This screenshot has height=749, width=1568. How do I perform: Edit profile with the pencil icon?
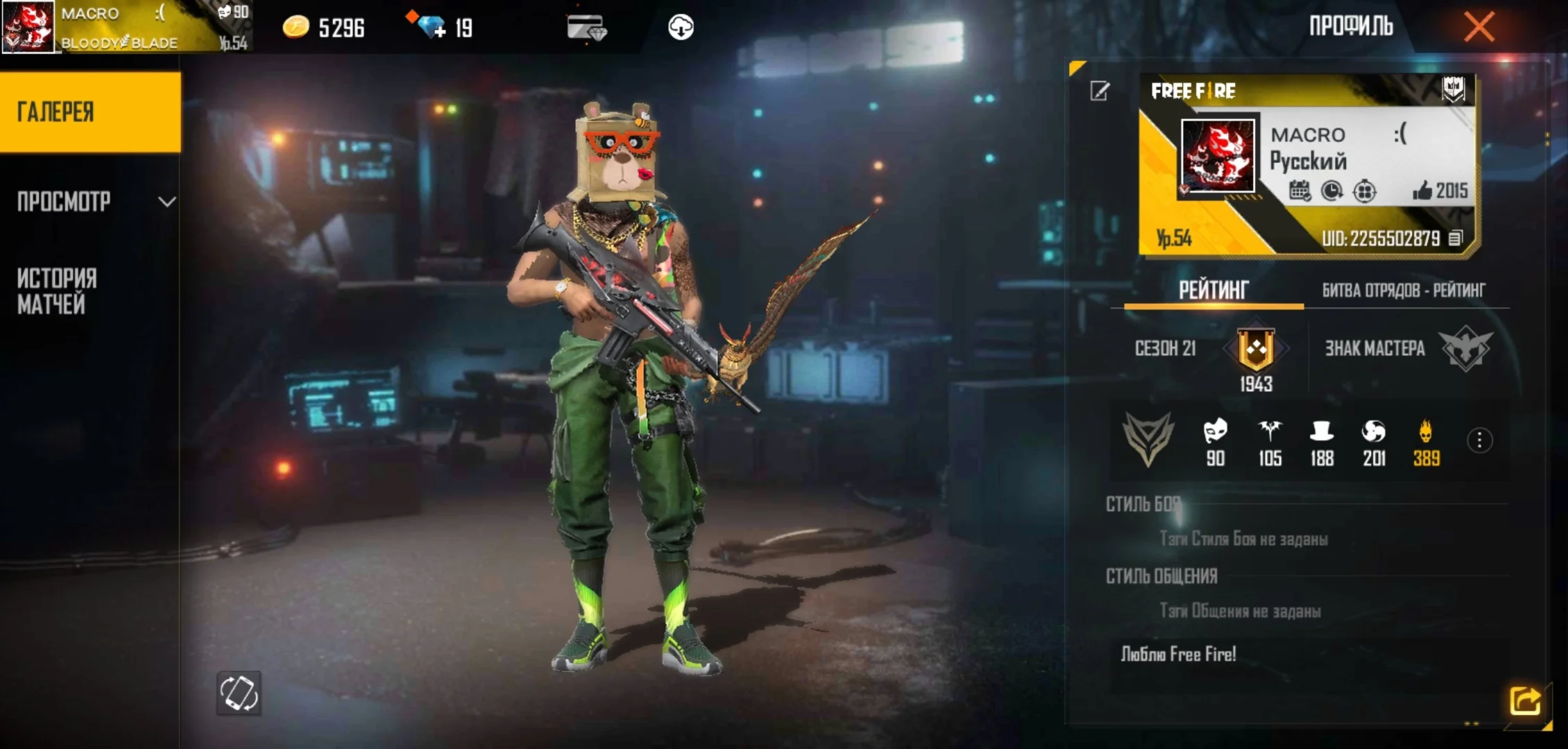point(1100,92)
